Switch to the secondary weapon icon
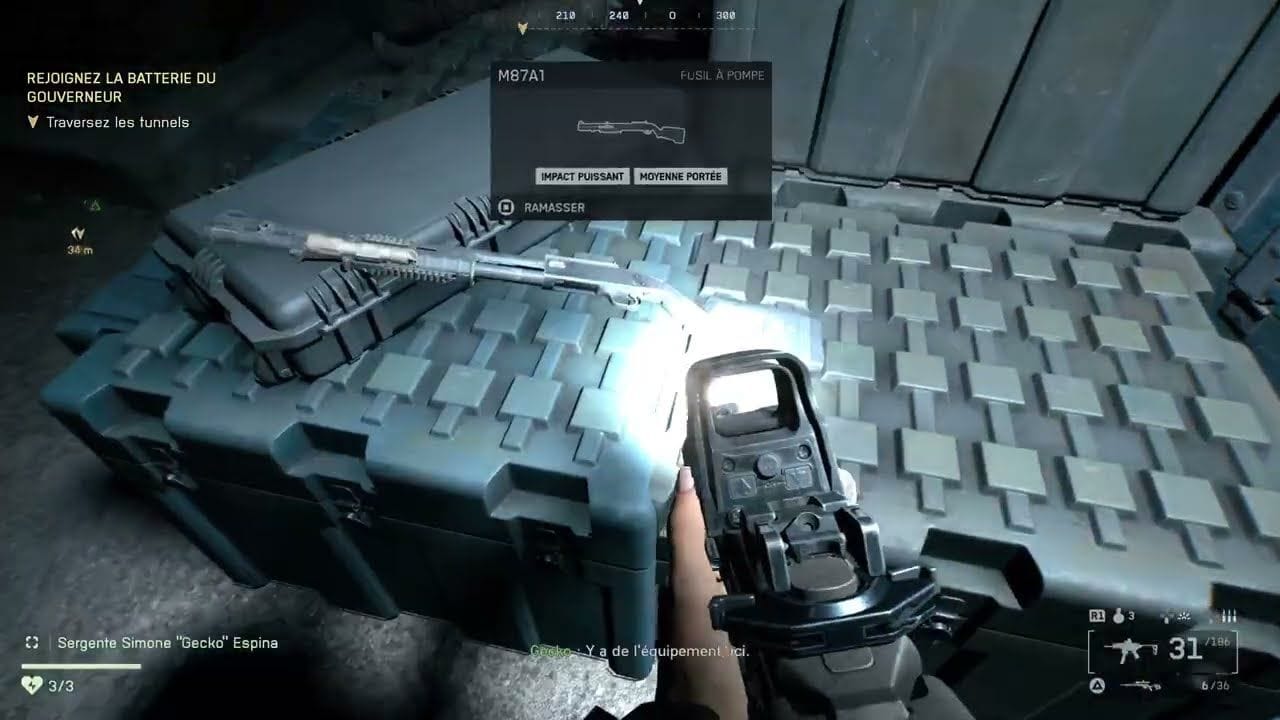1280x720 pixels. (x=1139, y=685)
